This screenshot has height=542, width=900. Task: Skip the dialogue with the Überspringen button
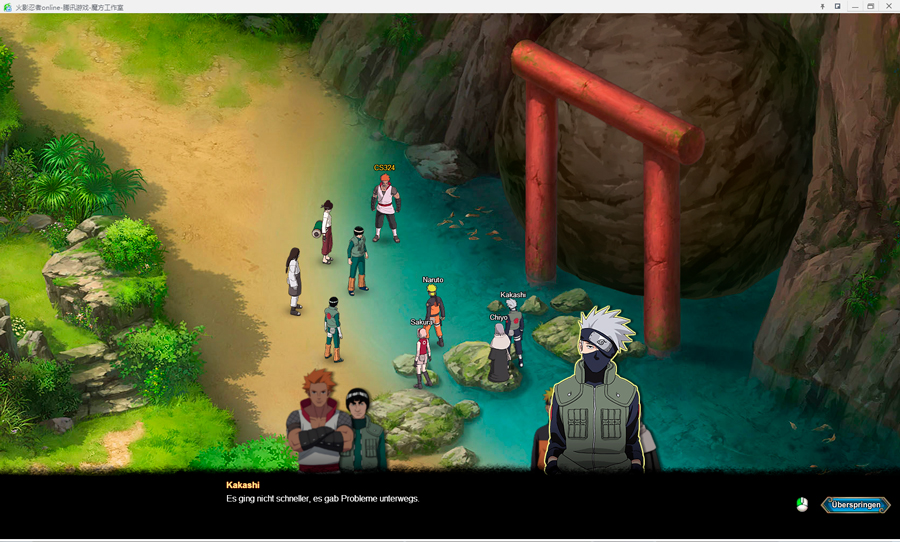[x=855, y=505]
